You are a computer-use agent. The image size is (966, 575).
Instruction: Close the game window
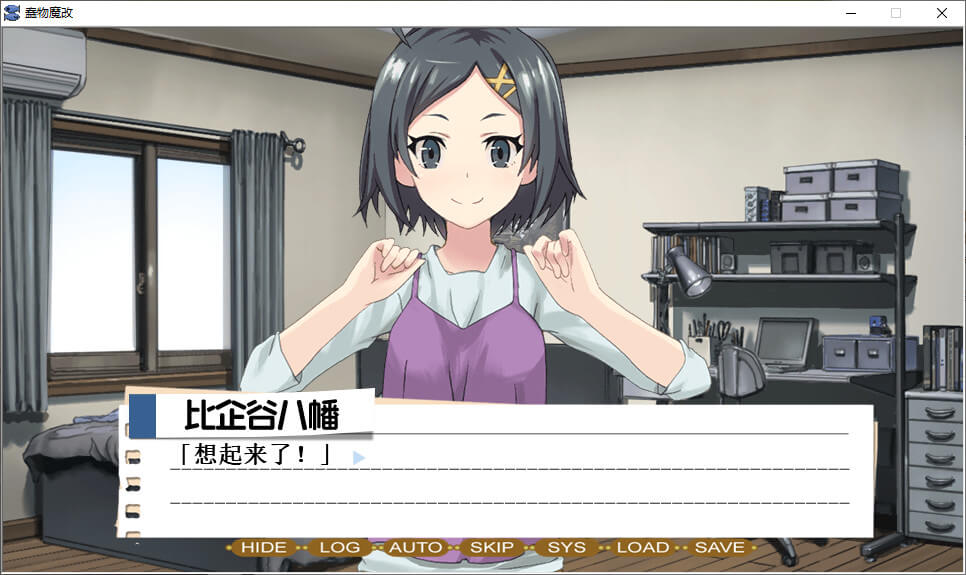tap(941, 13)
